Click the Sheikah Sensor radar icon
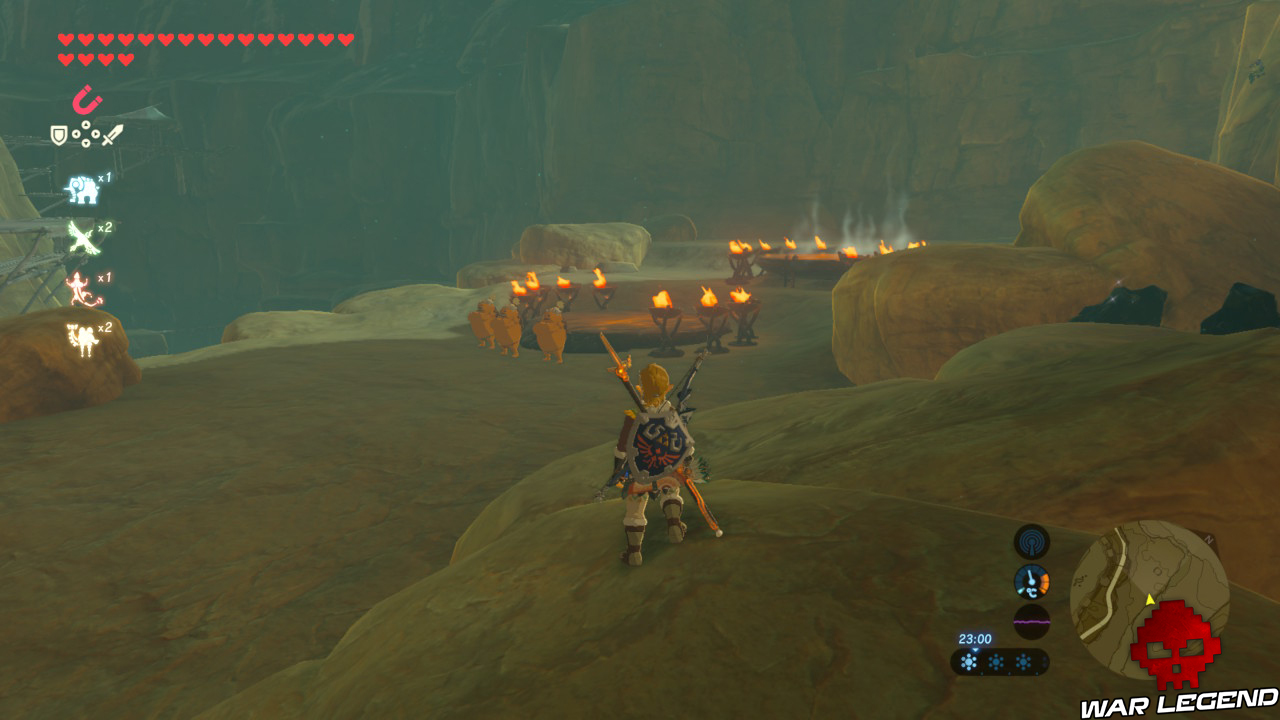The width and height of the screenshot is (1280, 720). point(1030,543)
